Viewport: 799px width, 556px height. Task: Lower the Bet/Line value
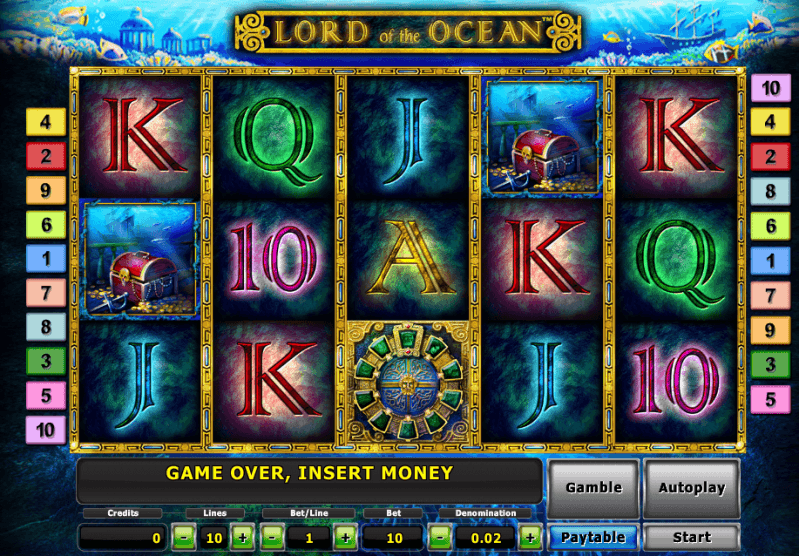[x=273, y=538]
